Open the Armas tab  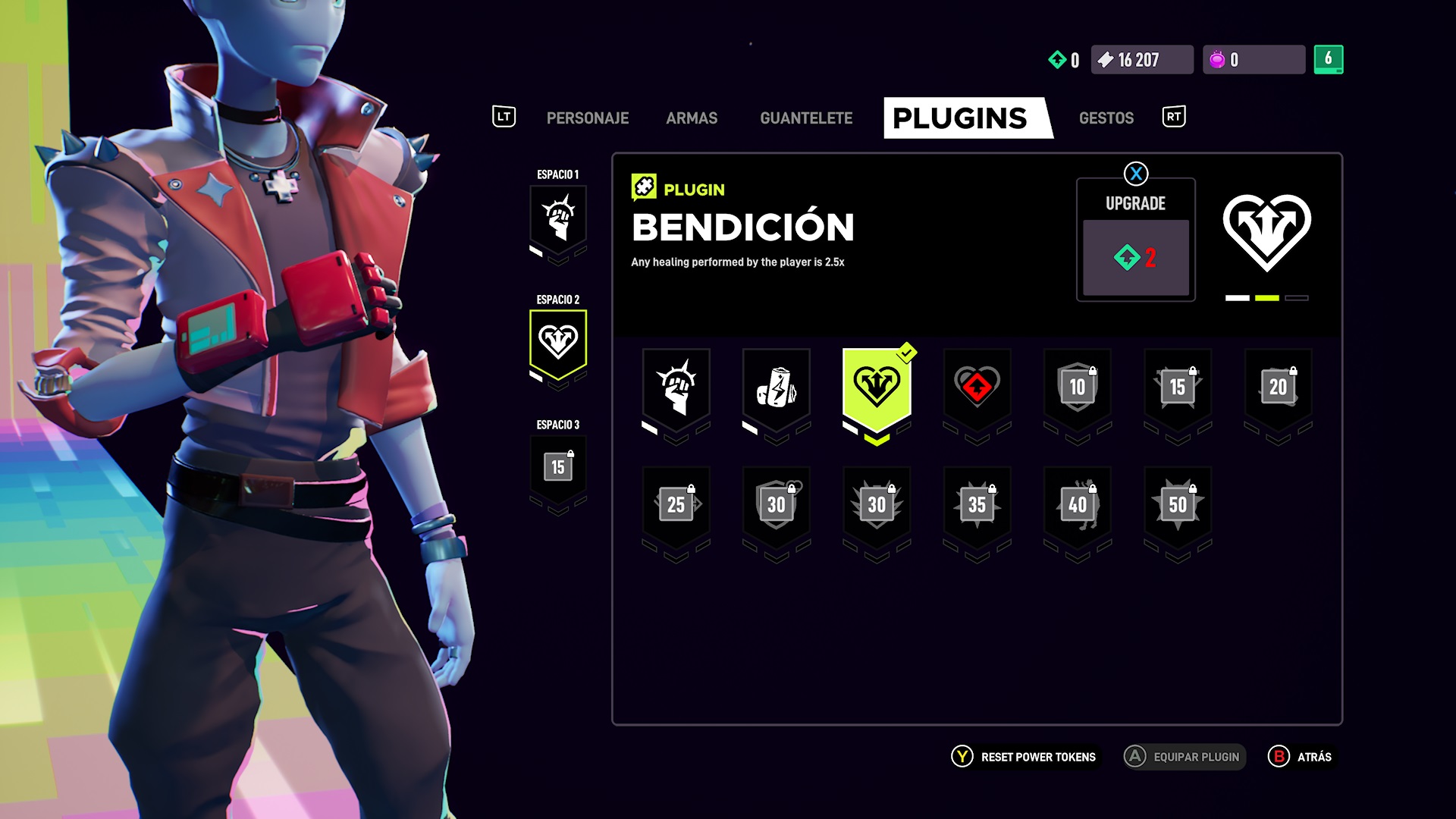click(x=692, y=118)
